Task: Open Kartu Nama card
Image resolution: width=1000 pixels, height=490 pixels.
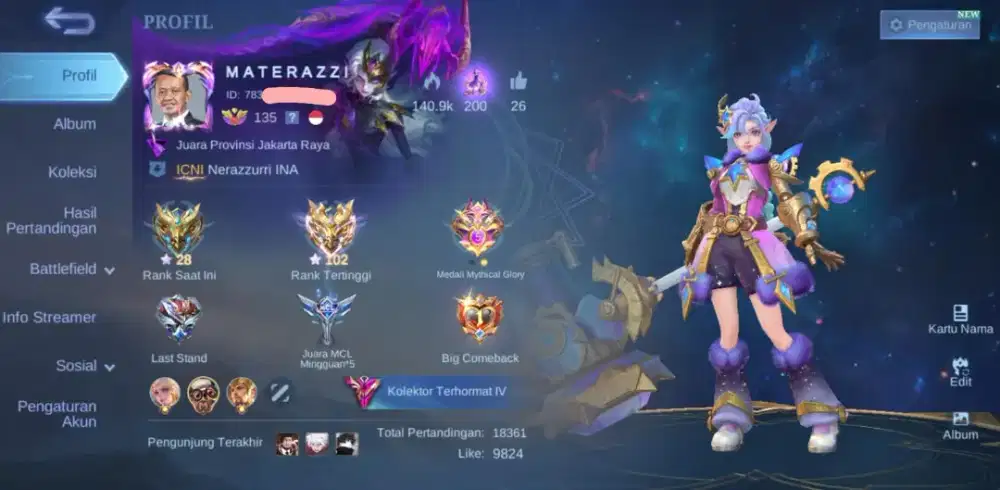Action: coord(960,320)
